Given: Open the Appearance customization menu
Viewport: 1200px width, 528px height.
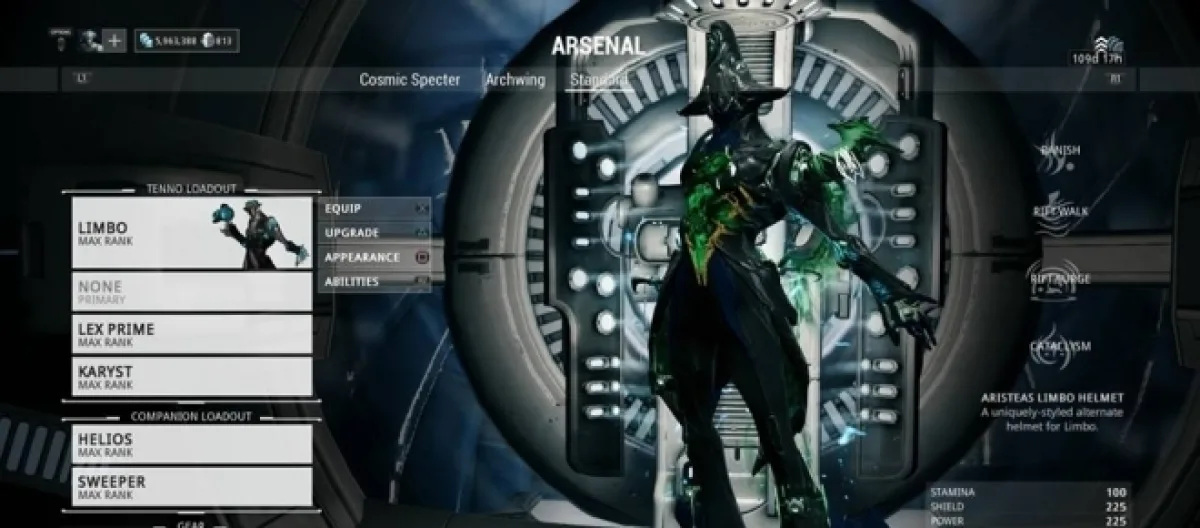Looking at the screenshot, I should [374, 257].
